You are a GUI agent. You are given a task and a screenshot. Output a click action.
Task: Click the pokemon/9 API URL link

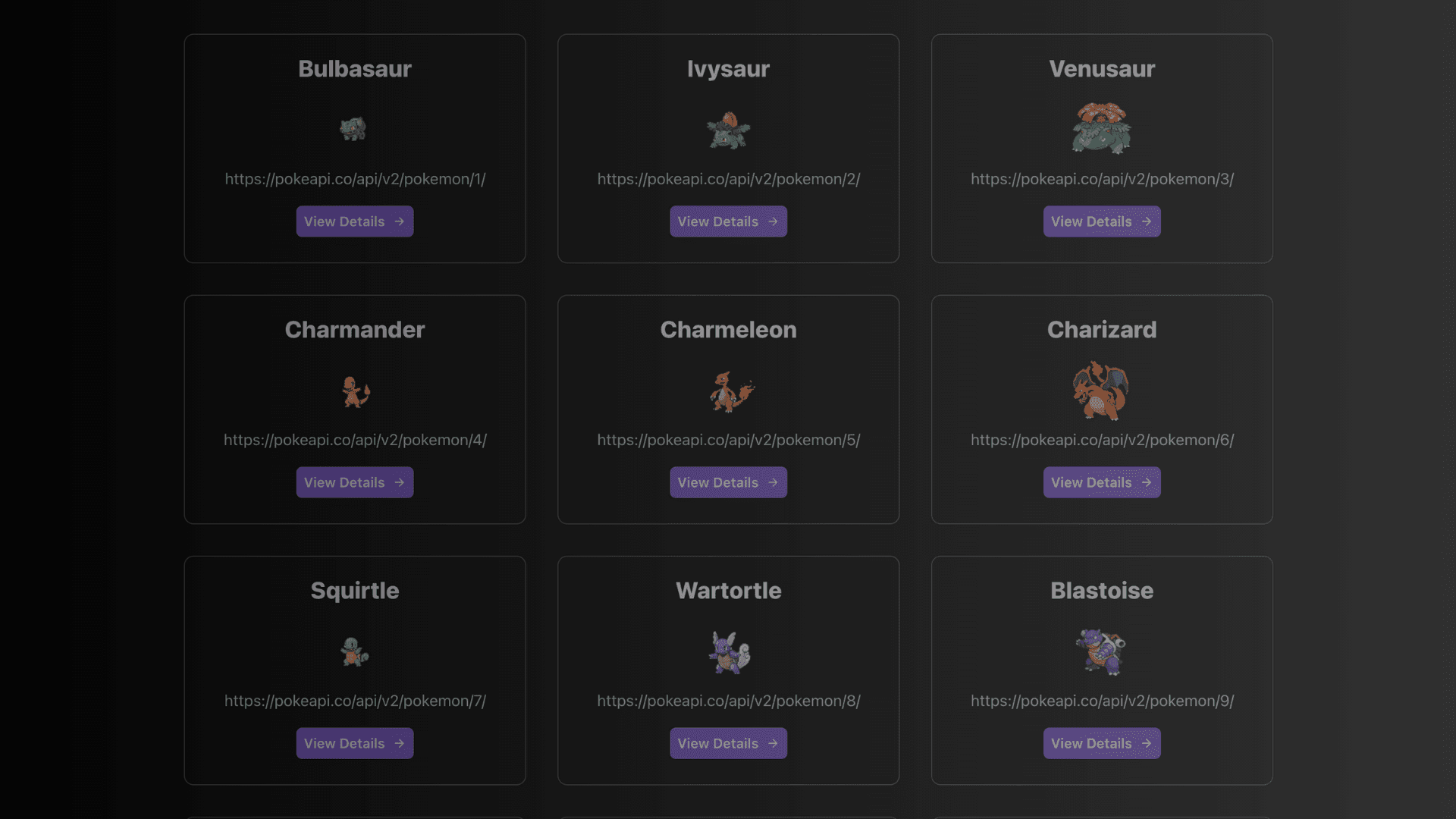coord(1101,701)
